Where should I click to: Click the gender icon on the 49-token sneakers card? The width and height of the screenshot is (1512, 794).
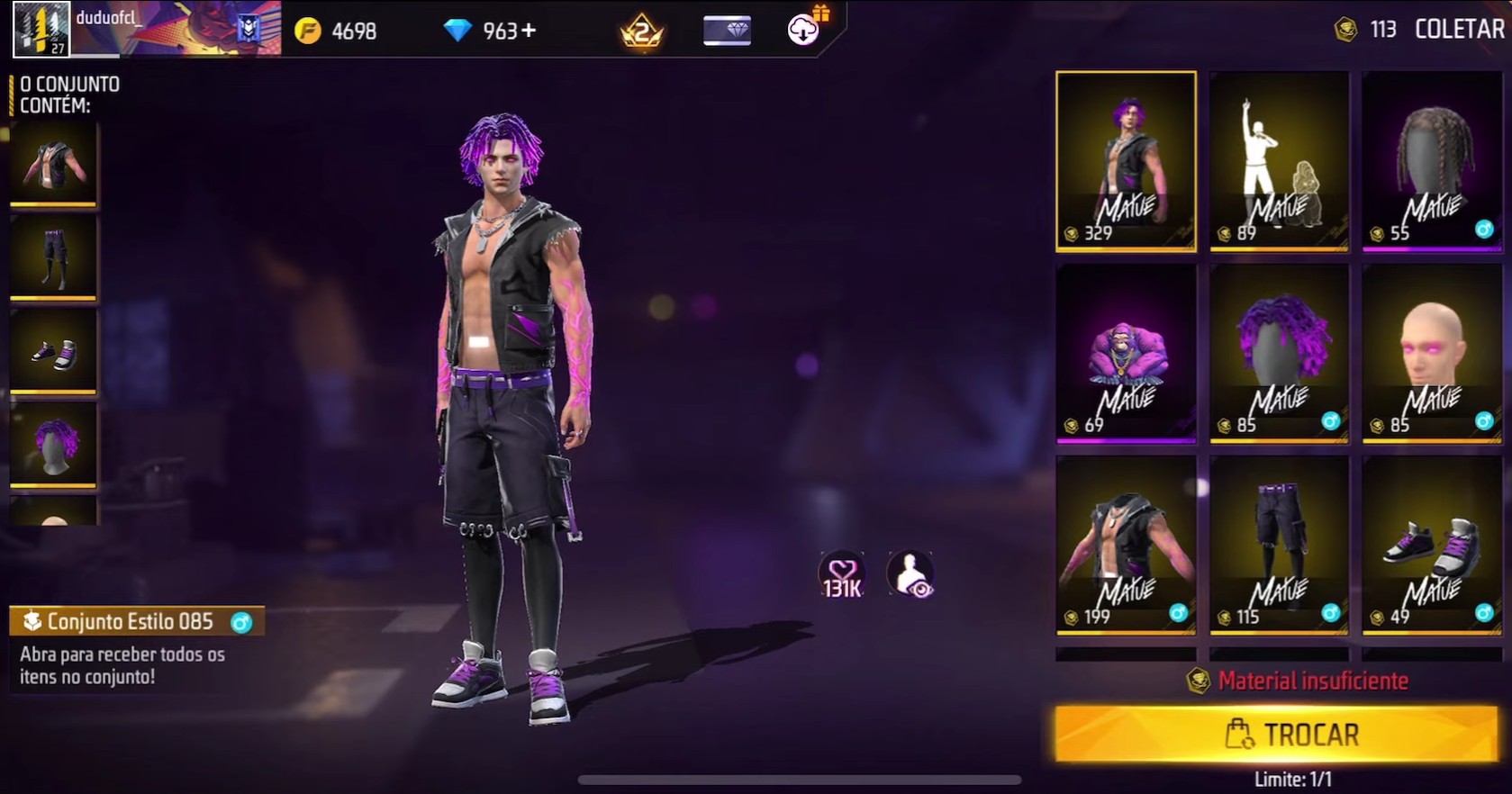(1485, 610)
